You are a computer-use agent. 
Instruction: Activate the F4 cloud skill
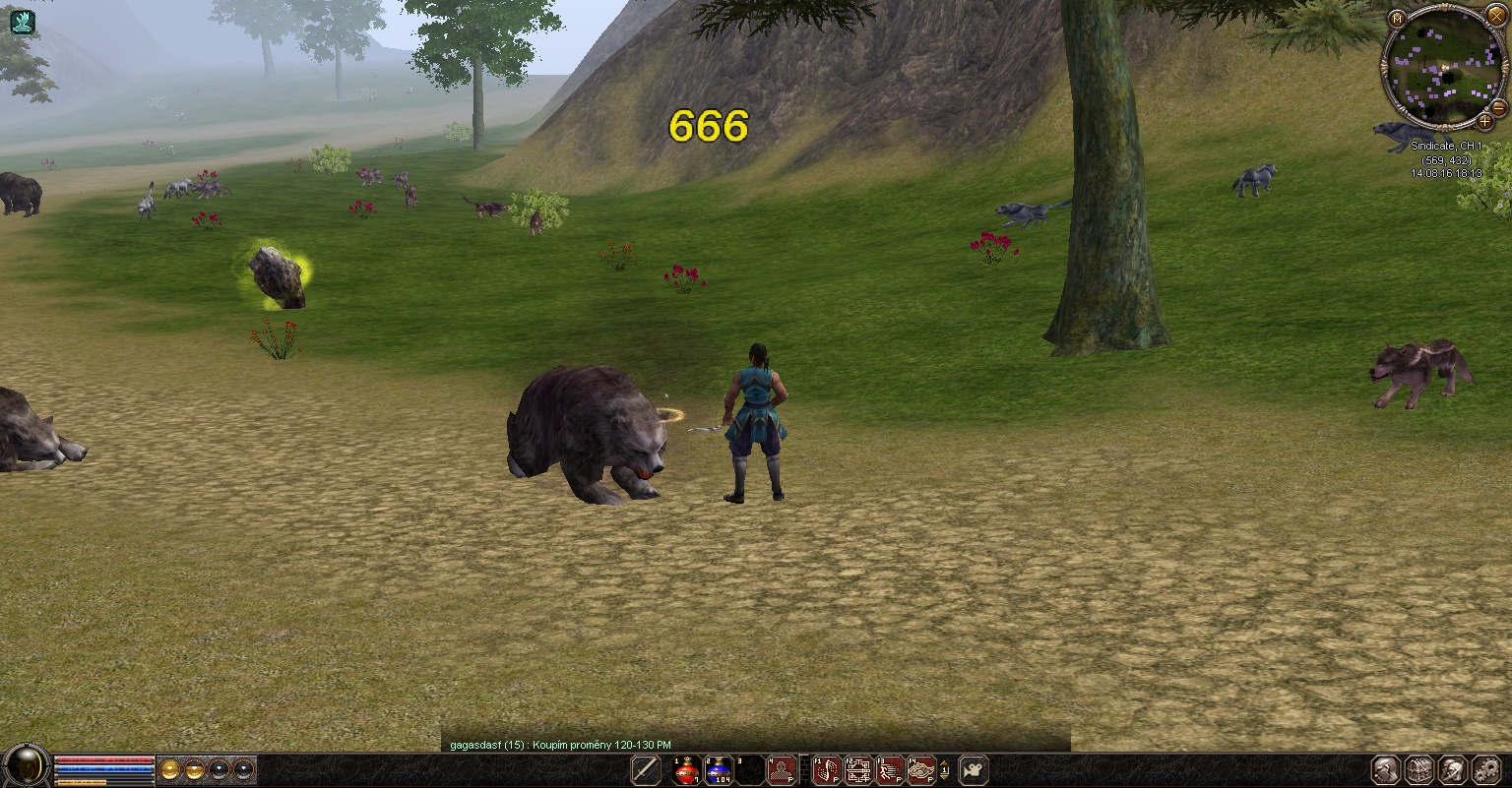[x=921, y=770]
